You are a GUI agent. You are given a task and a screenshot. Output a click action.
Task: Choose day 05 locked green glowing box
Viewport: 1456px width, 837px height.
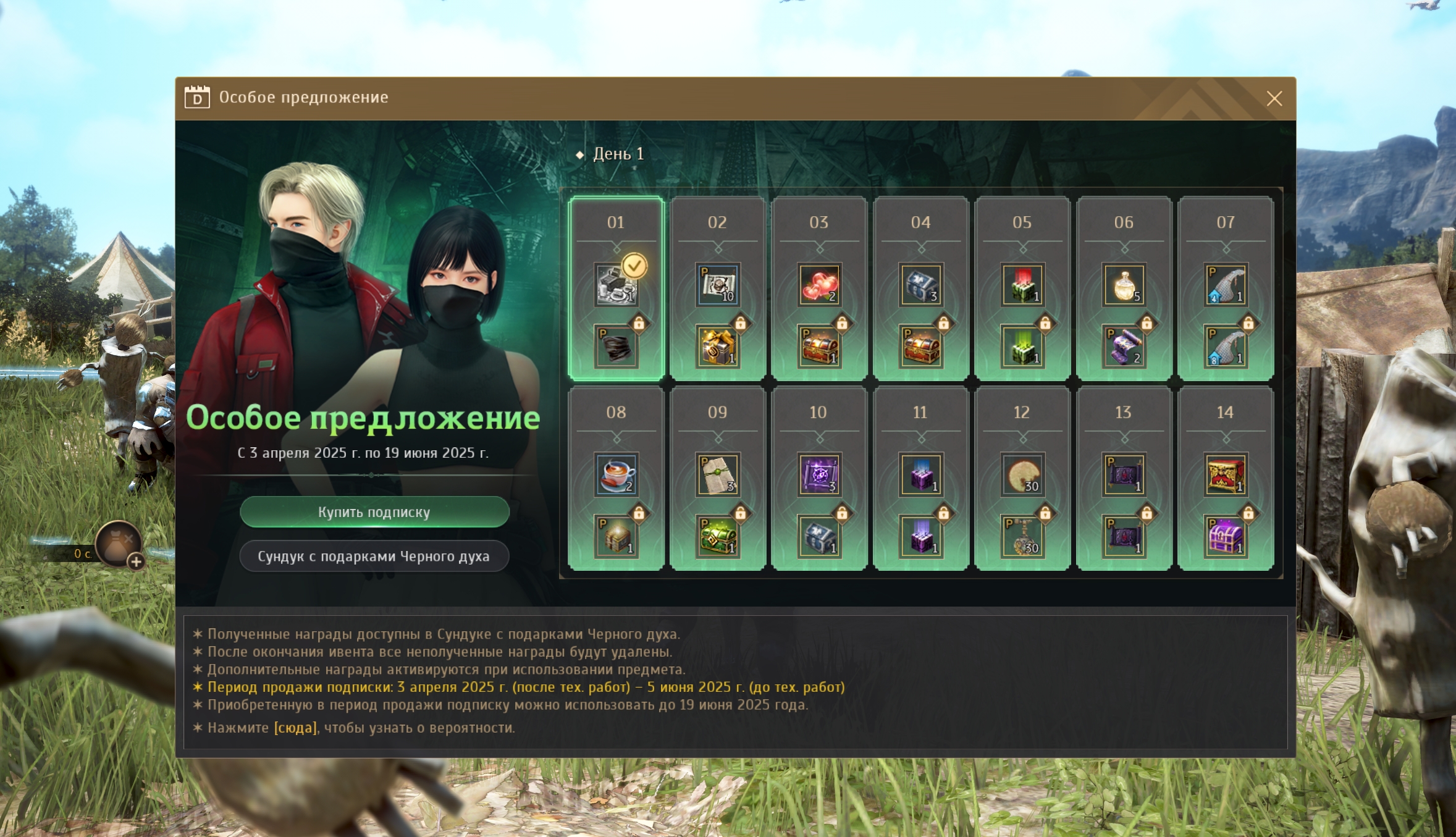point(1022,347)
